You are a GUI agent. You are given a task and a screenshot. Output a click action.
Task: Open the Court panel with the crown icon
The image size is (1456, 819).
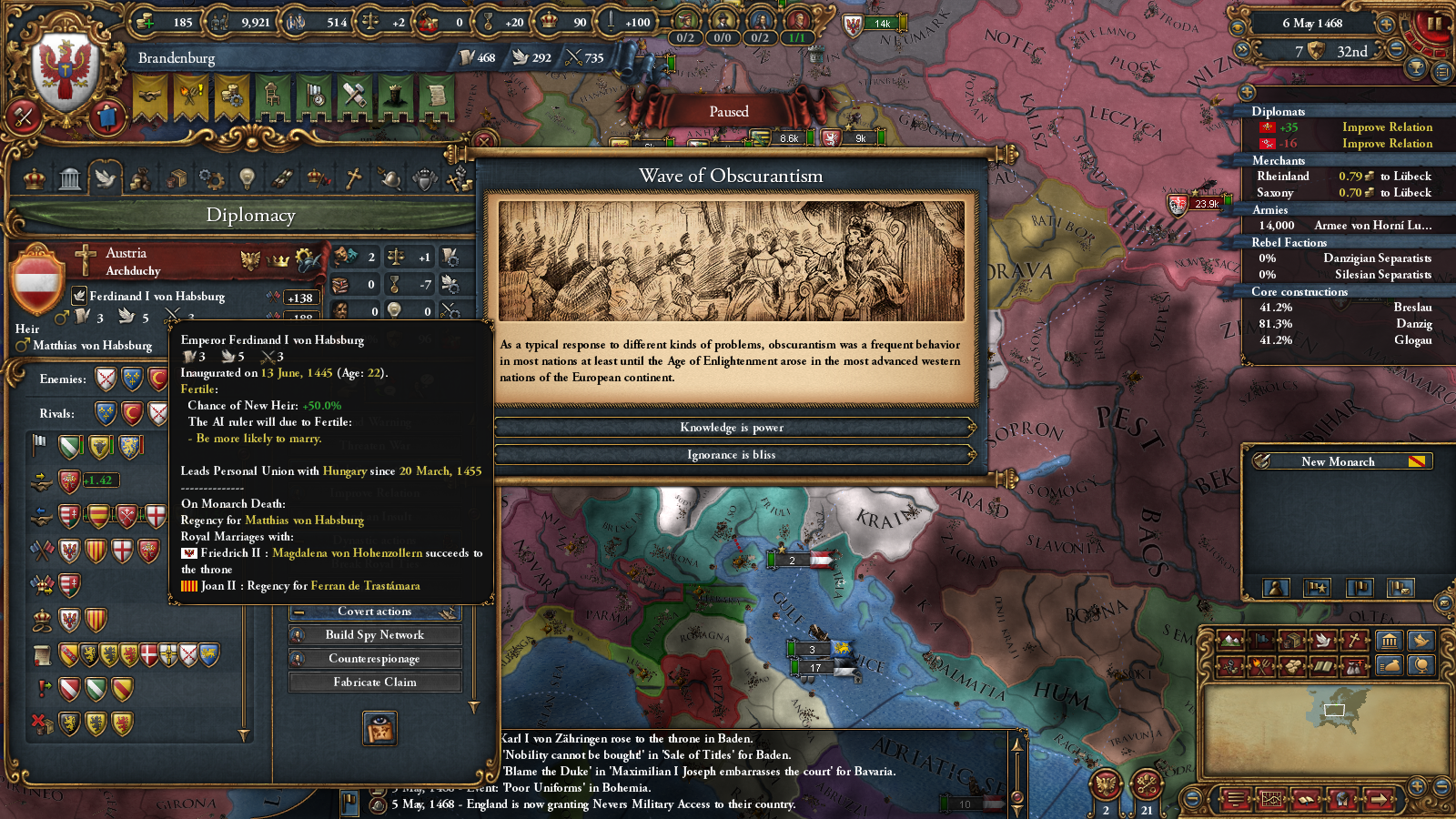click(33, 178)
